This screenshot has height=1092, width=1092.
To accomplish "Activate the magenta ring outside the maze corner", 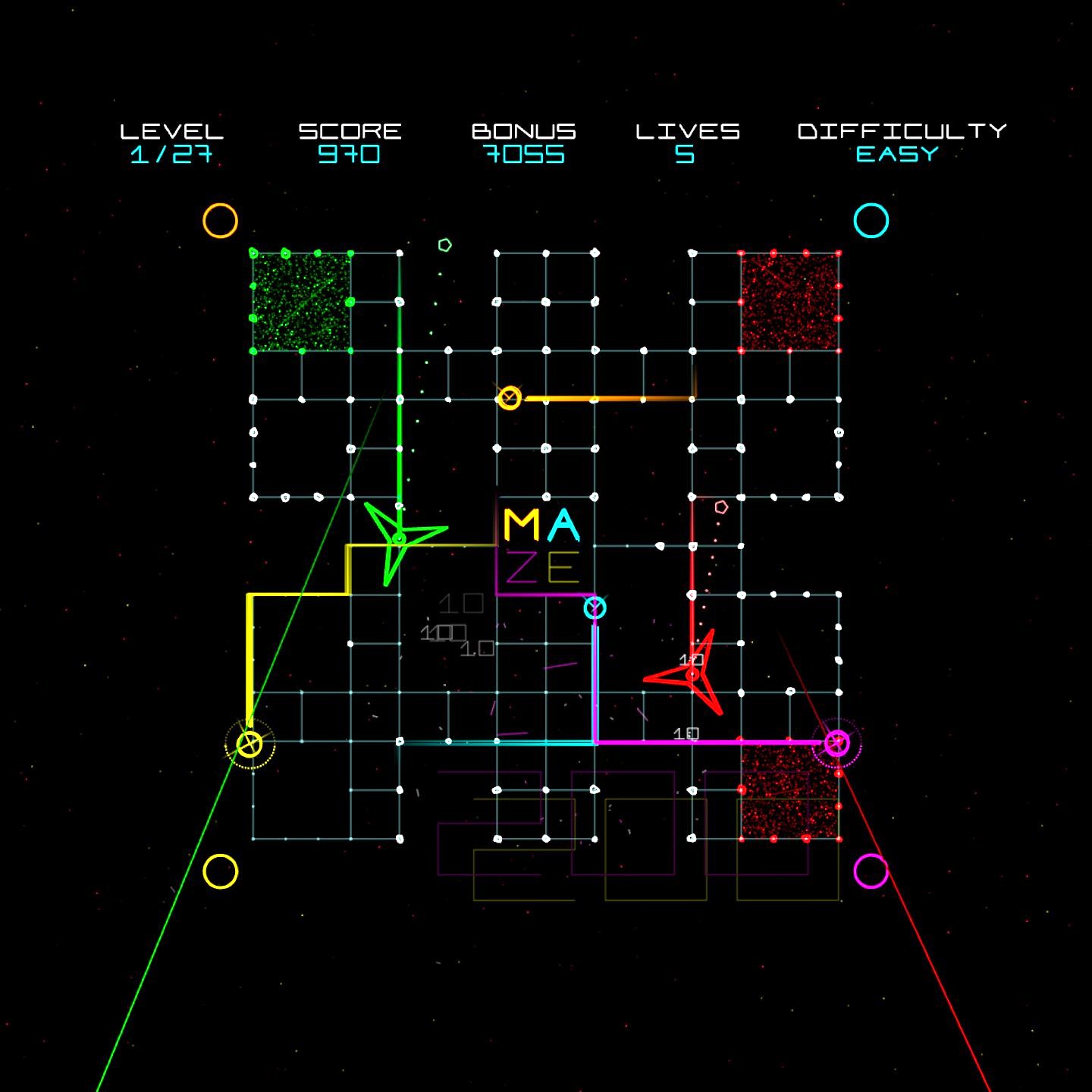I will [x=871, y=871].
